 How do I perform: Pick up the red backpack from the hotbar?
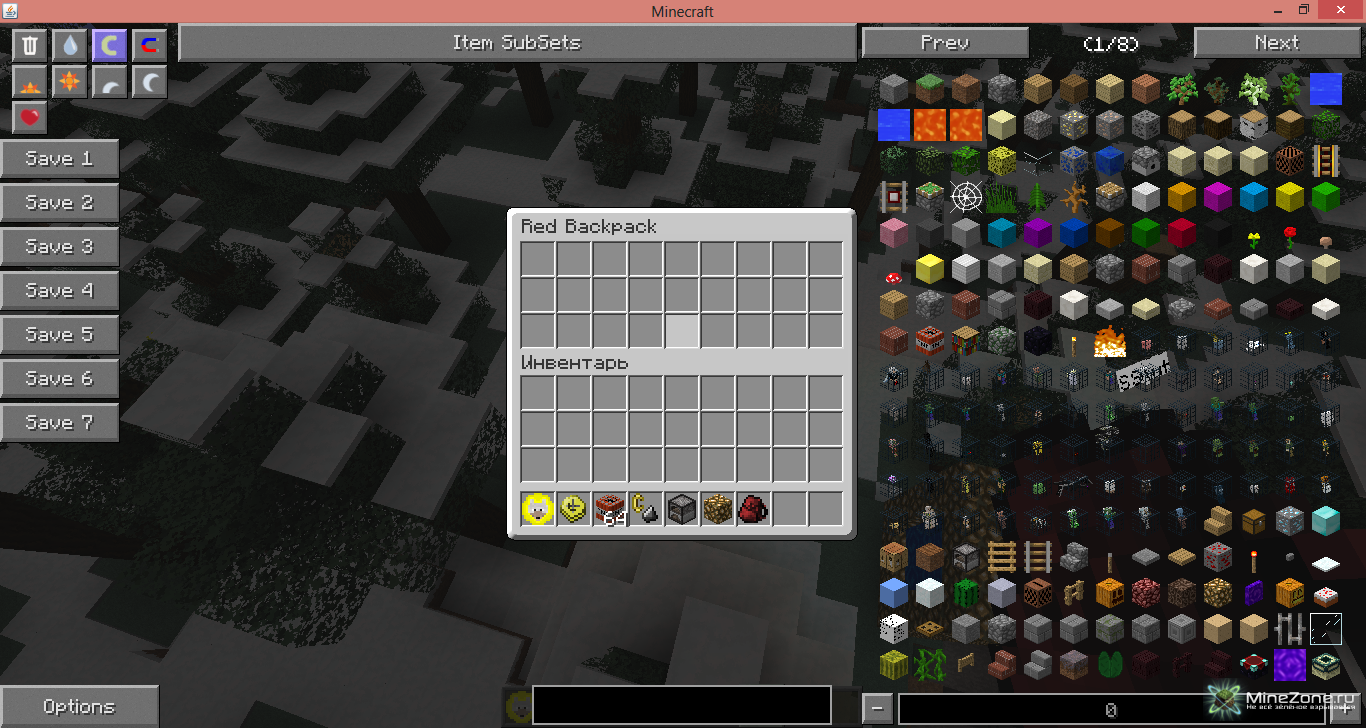pyautogui.click(x=753, y=510)
